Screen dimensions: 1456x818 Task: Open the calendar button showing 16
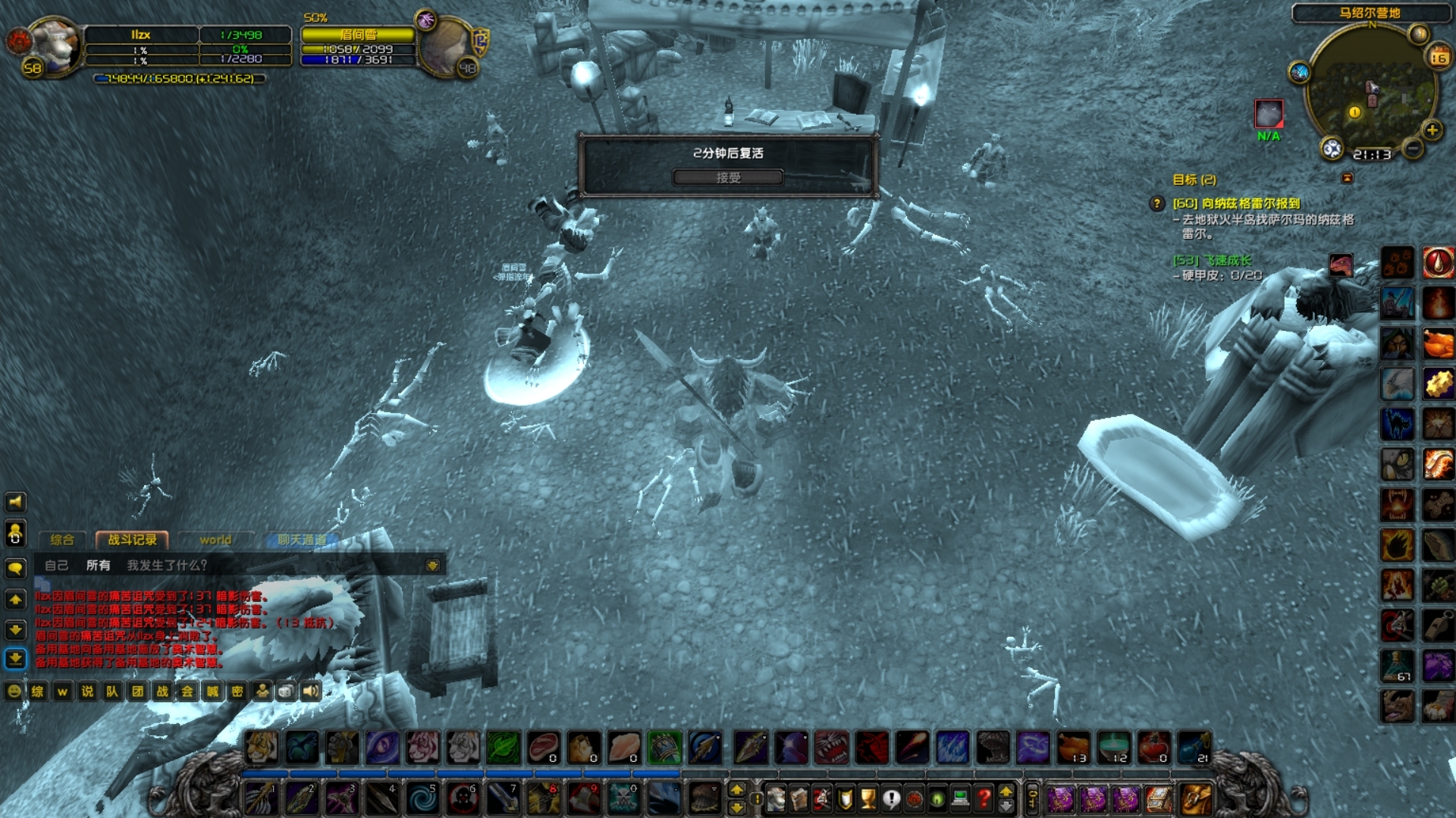pos(1439,58)
